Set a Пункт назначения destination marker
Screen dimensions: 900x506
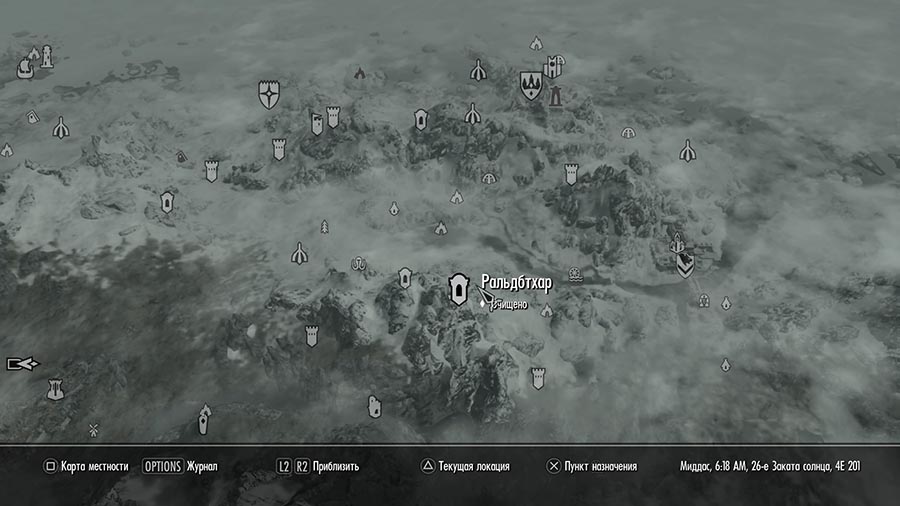[x=592, y=466]
